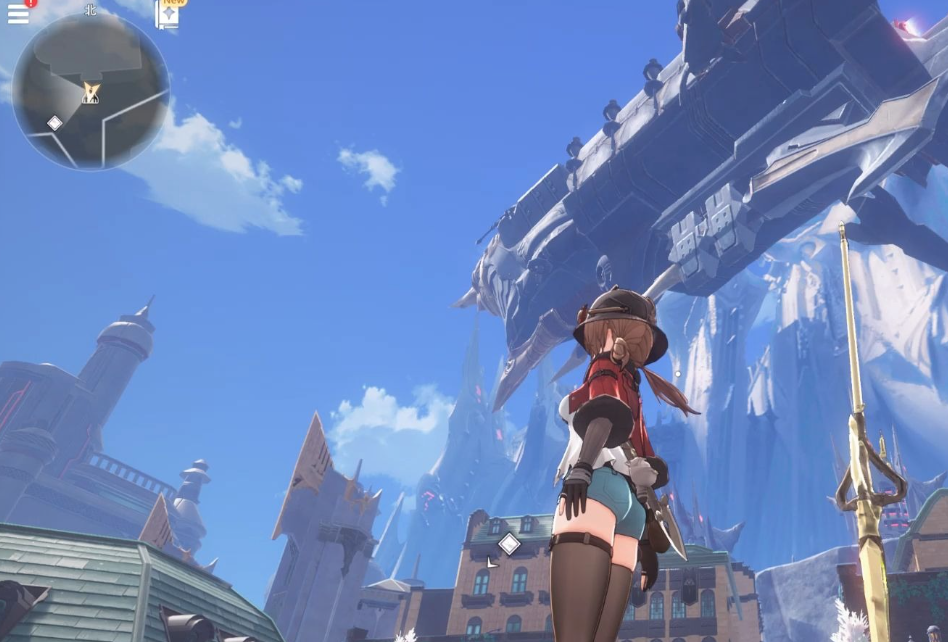Open the guidebook icon tagged New
The width and height of the screenshot is (948, 642).
coord(168,14)
